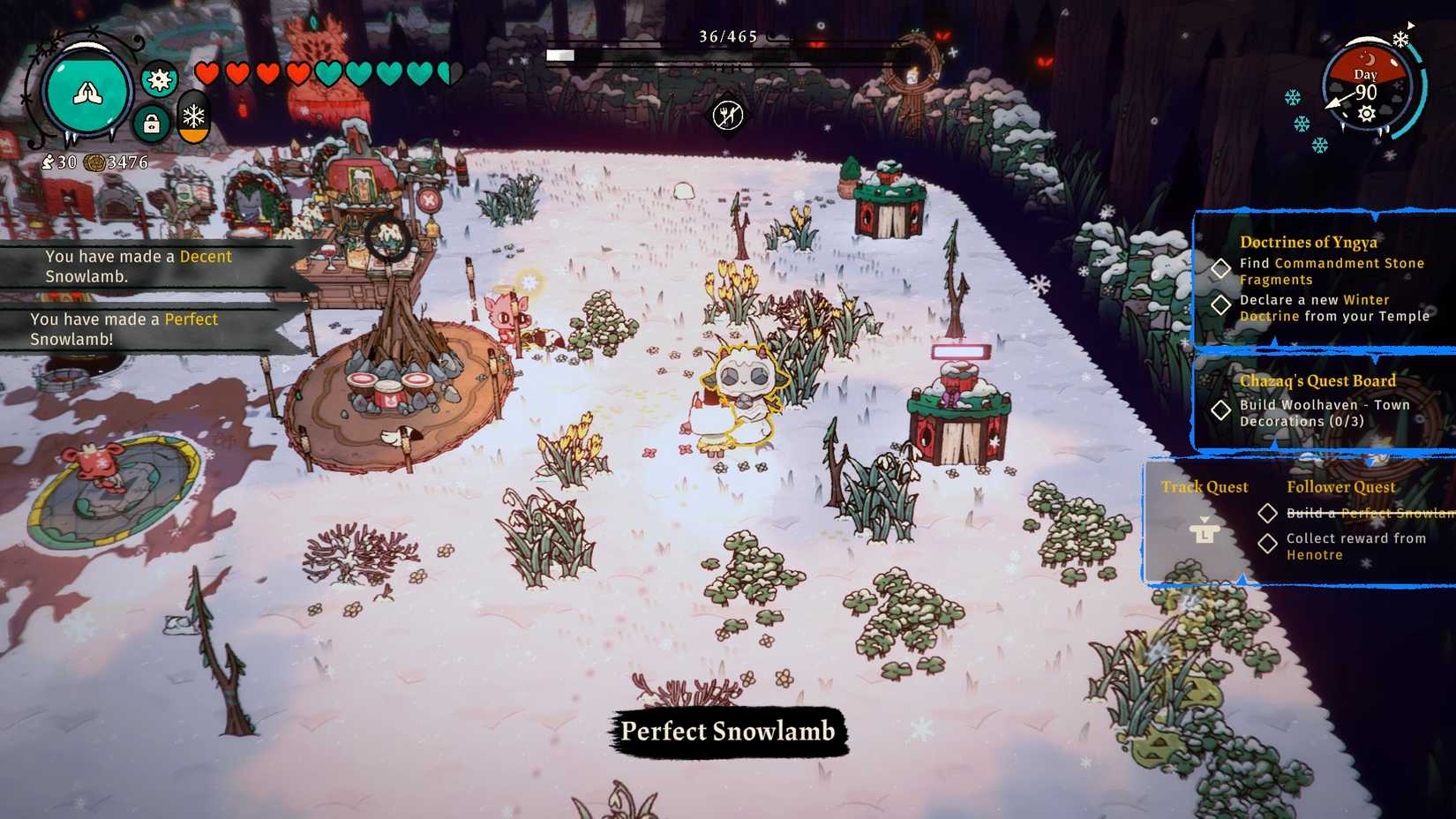Screen dimensions: 1456x819
Task: Tick the Declare a new Winter Doctrine checkbox
Action: [x=1222, y=306]
